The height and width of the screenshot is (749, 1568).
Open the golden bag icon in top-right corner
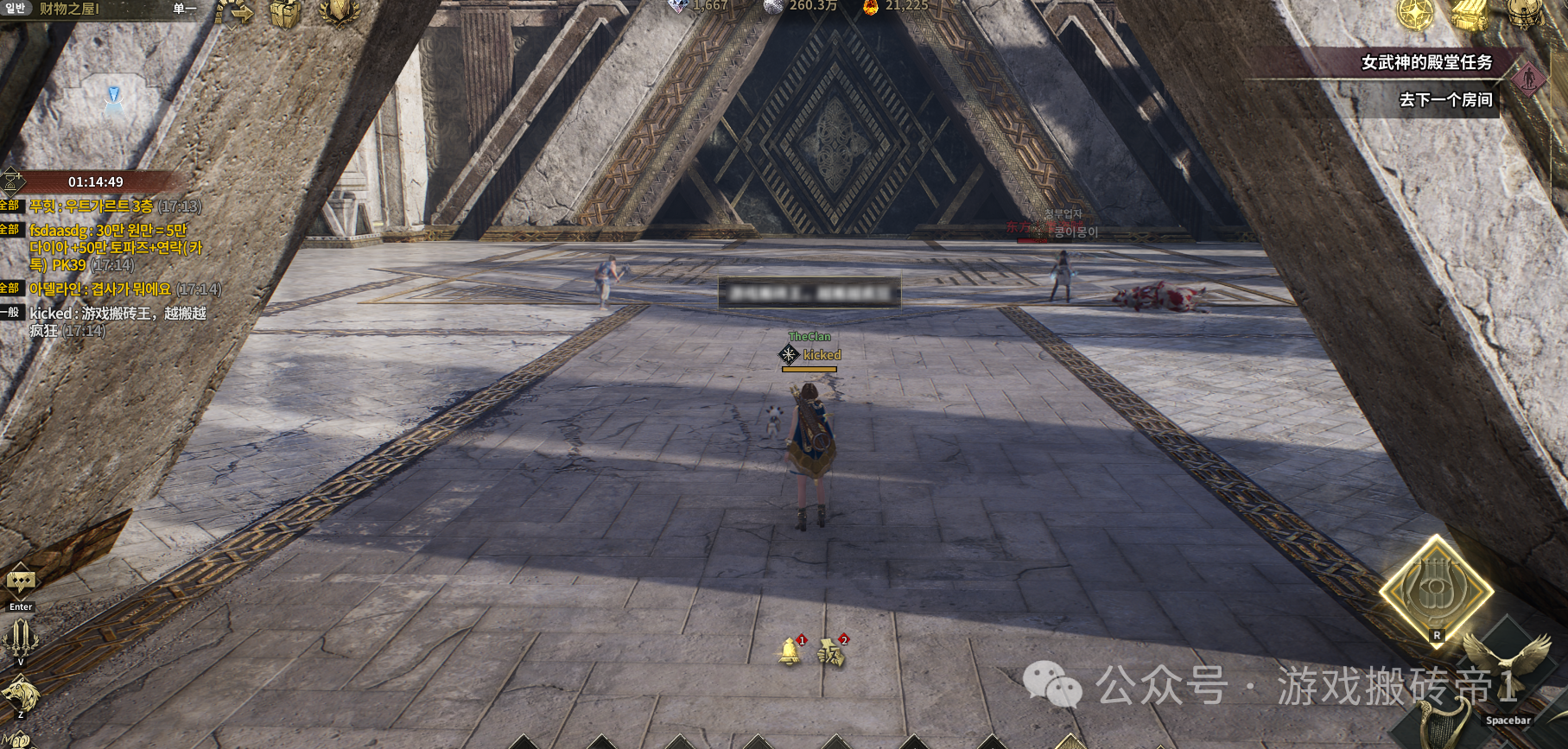click(x=1525, y=12)
